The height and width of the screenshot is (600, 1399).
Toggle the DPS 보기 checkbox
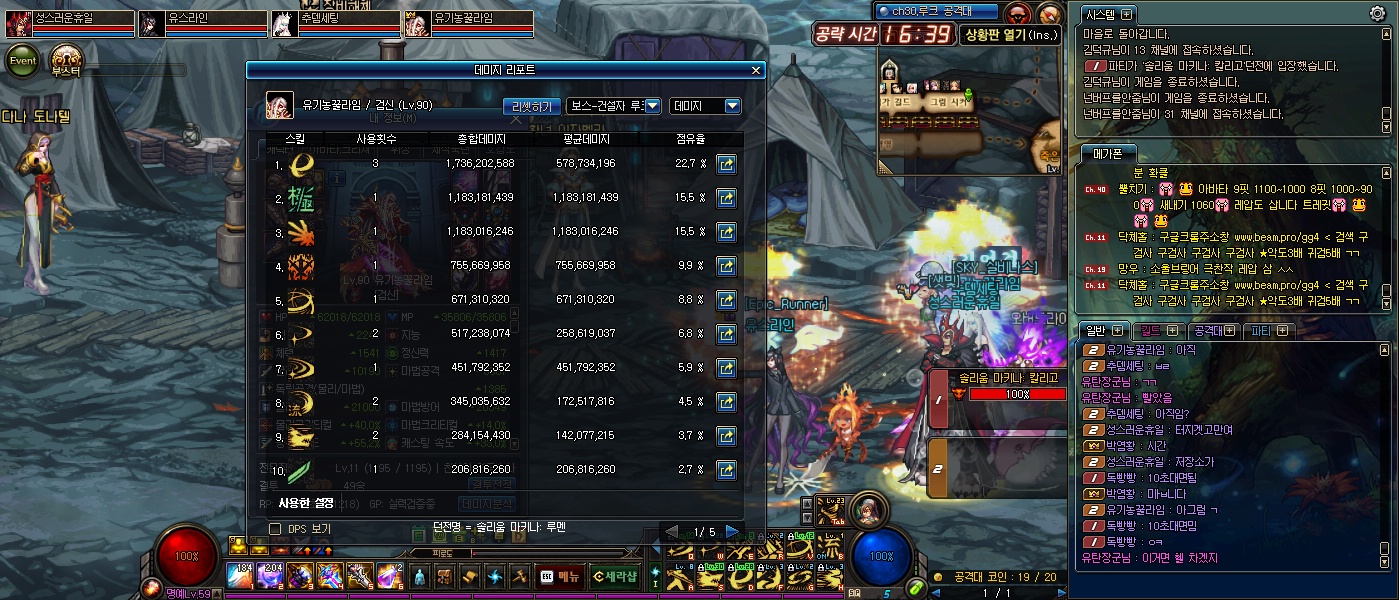[x=275, y=528]
